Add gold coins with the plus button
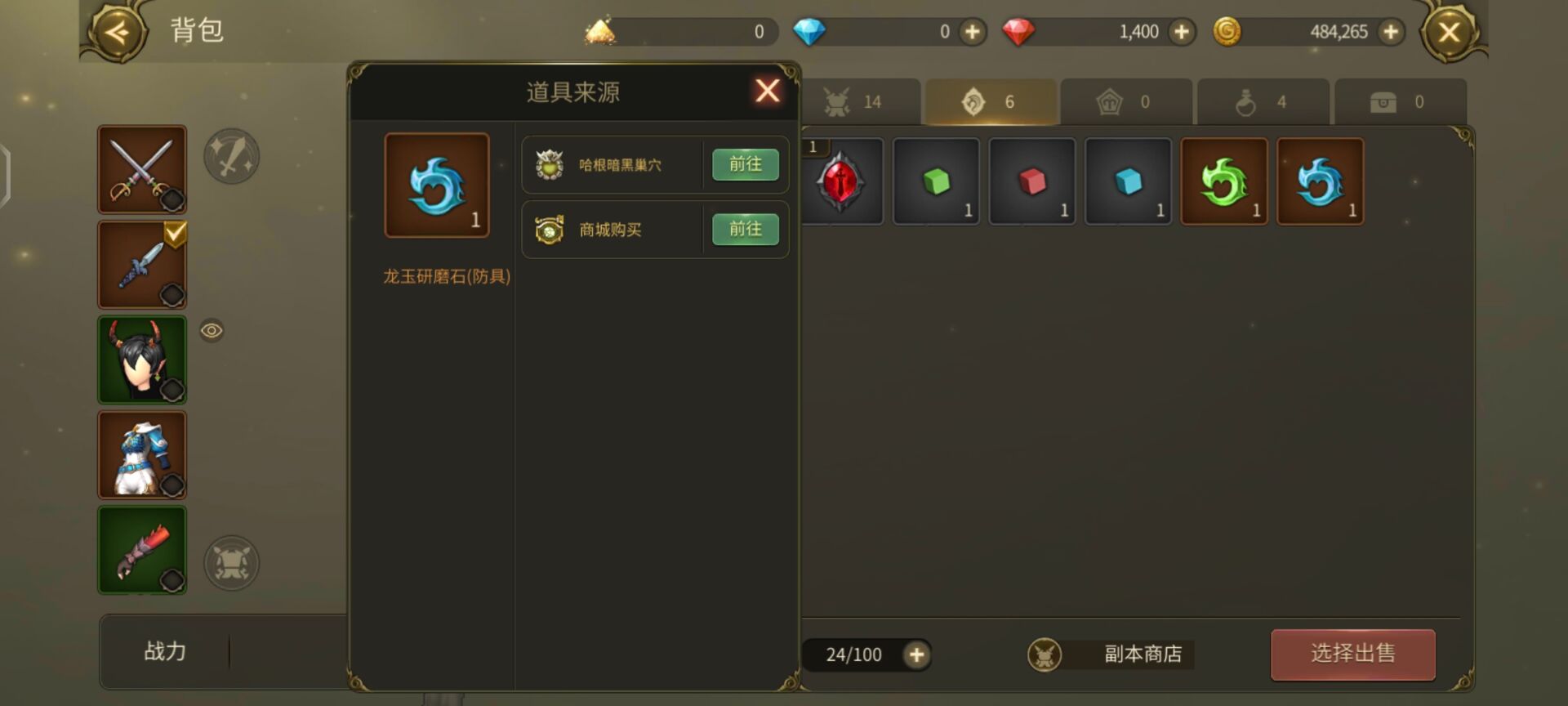The width and height of the screenshot is (1568, 706). 1390,32
